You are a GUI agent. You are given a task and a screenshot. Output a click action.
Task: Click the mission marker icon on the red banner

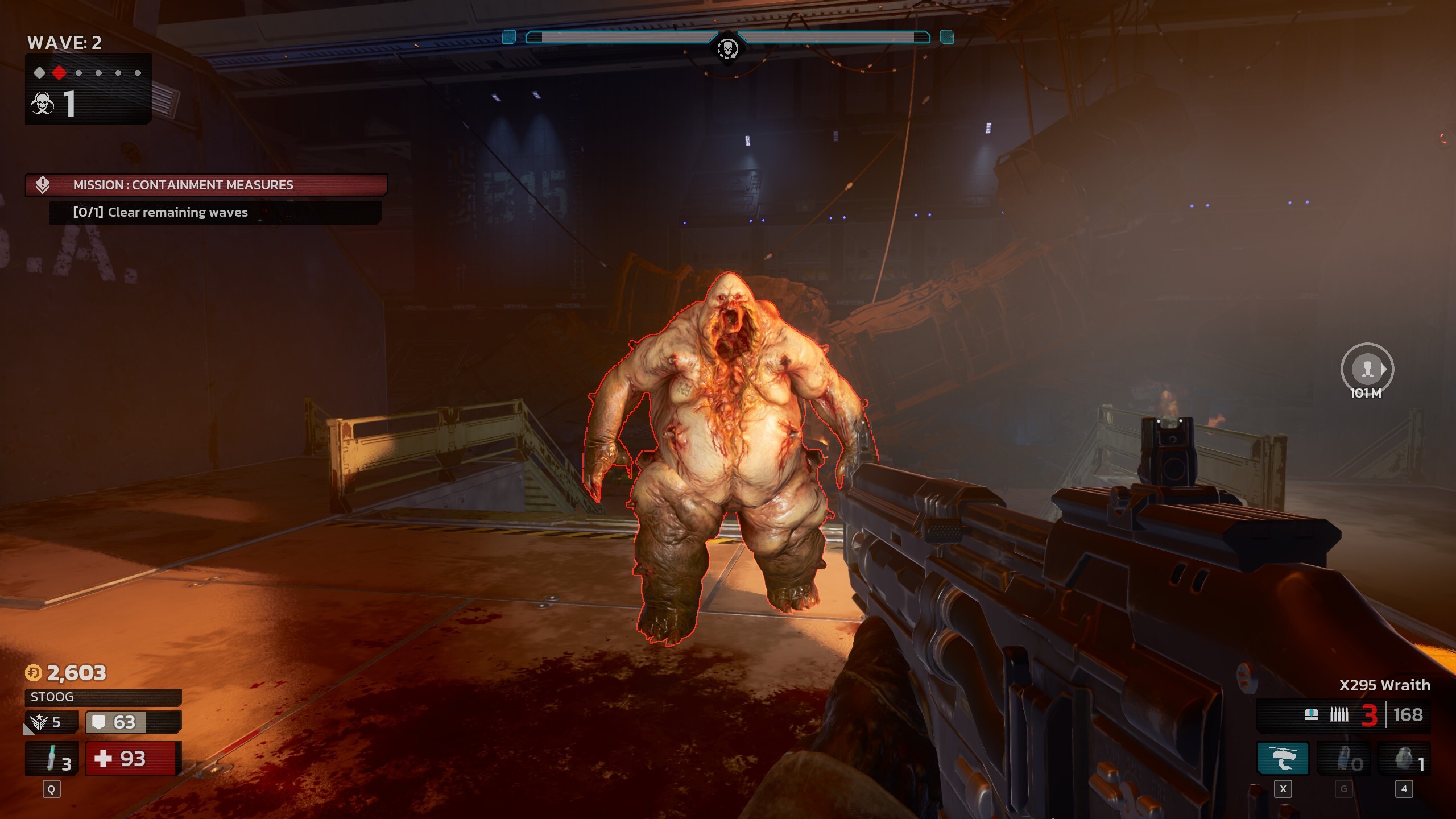pos(44,185)
